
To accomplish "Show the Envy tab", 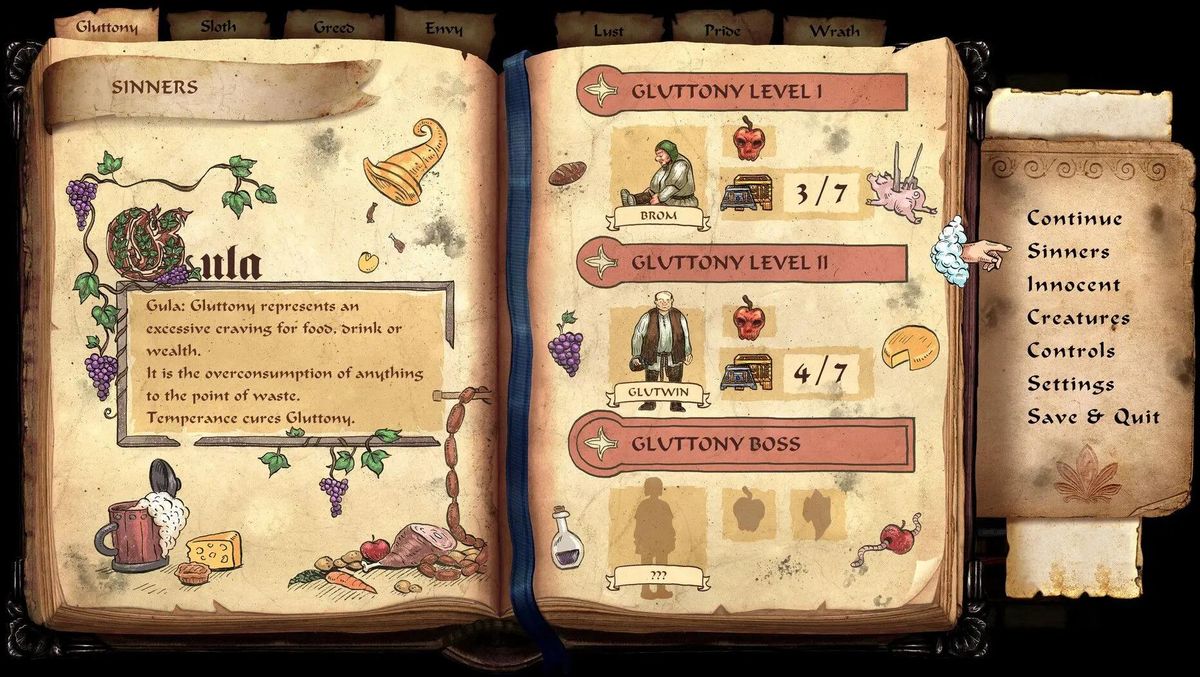I will pyautogui.click(x=443, y=28).
